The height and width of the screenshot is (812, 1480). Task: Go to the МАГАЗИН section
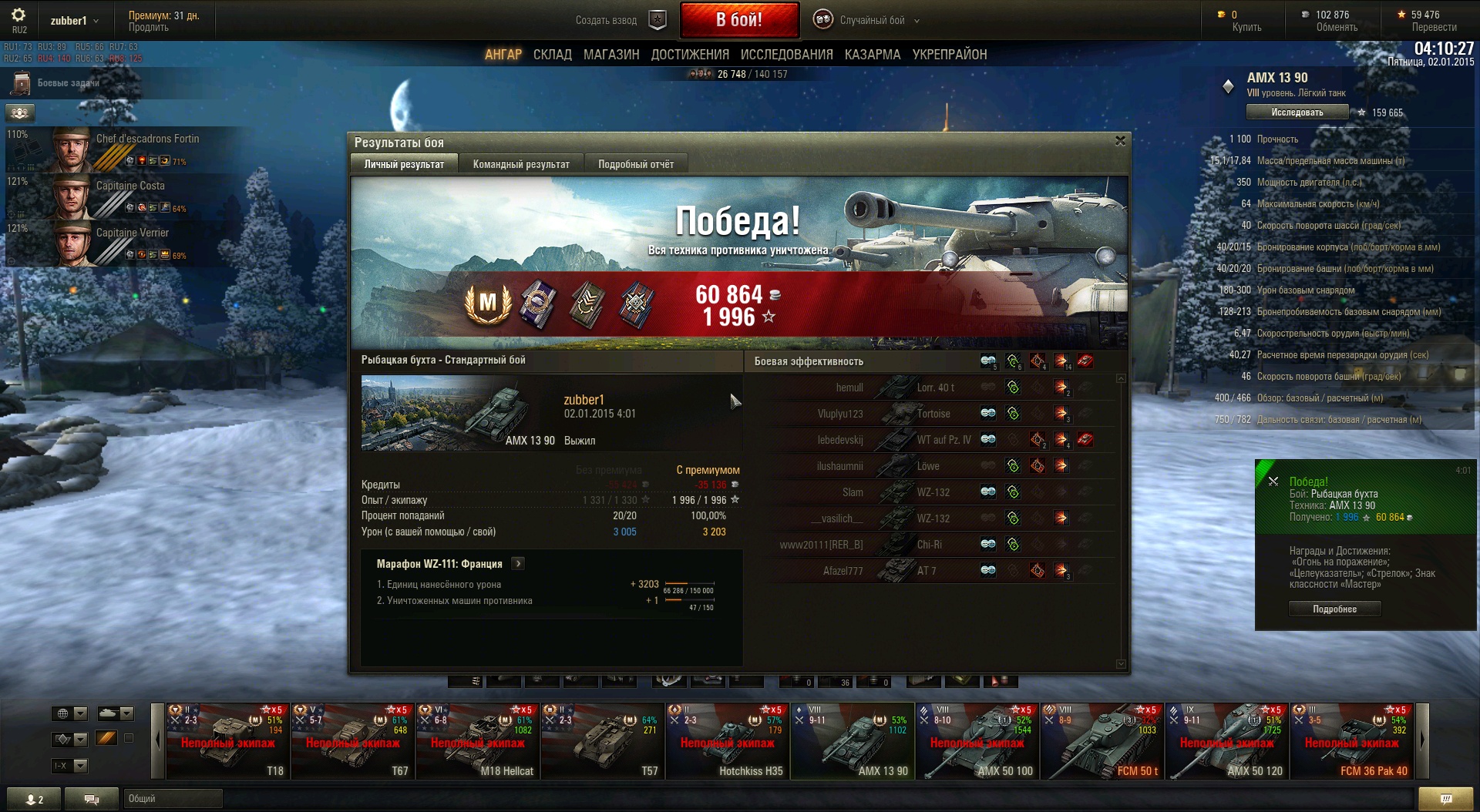click(x=611, y=55)
